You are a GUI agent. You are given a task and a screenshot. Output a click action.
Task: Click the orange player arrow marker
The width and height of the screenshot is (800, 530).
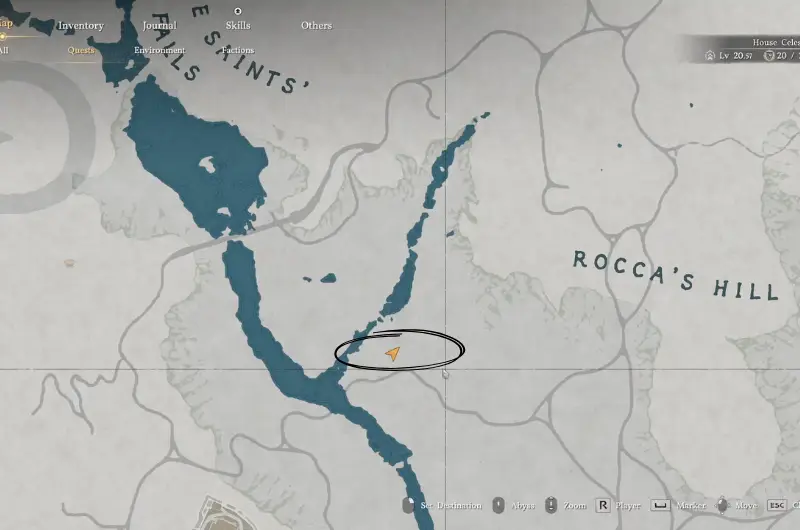click(393, 353)
